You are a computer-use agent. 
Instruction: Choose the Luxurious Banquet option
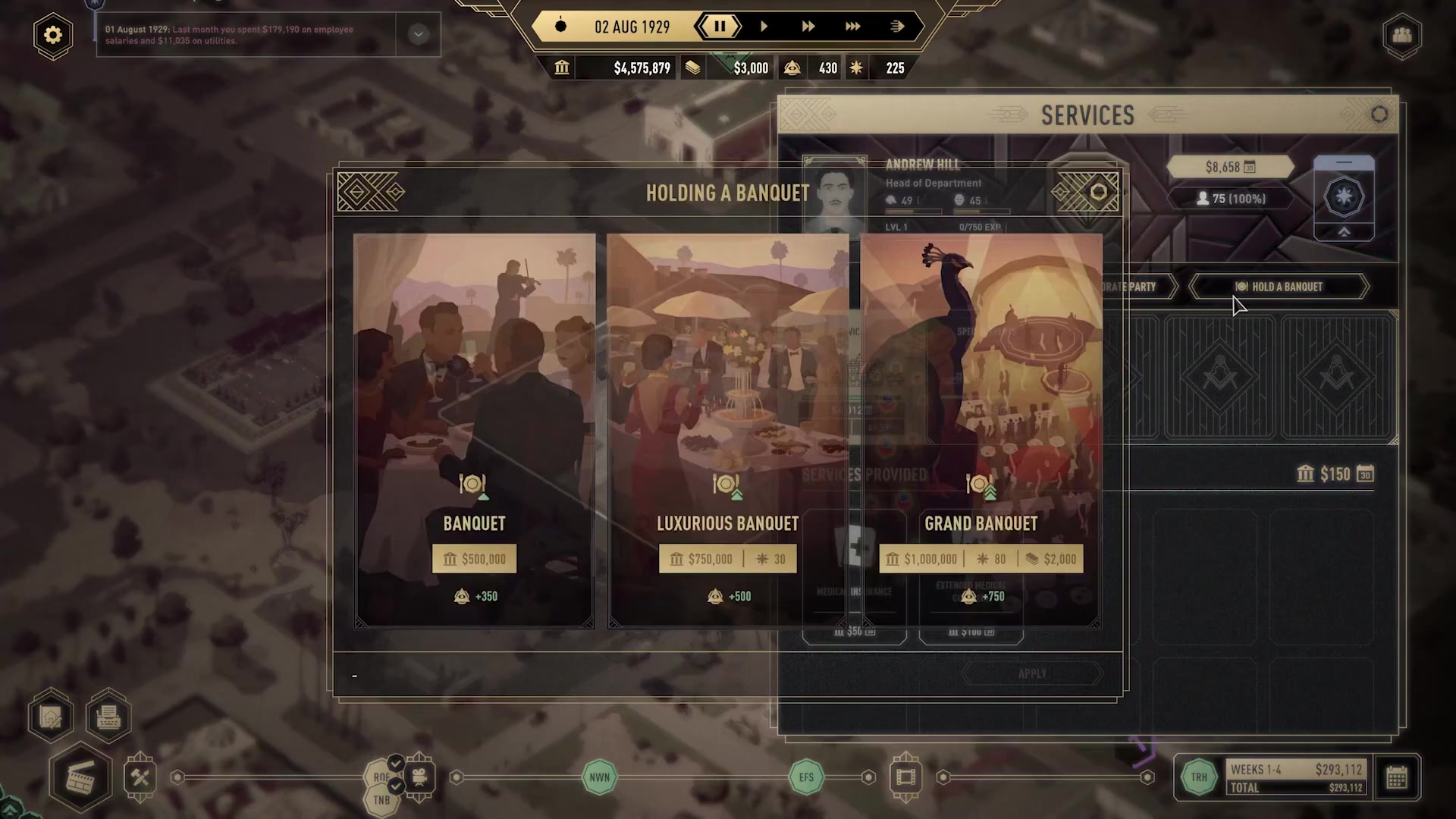pos(727,430)
